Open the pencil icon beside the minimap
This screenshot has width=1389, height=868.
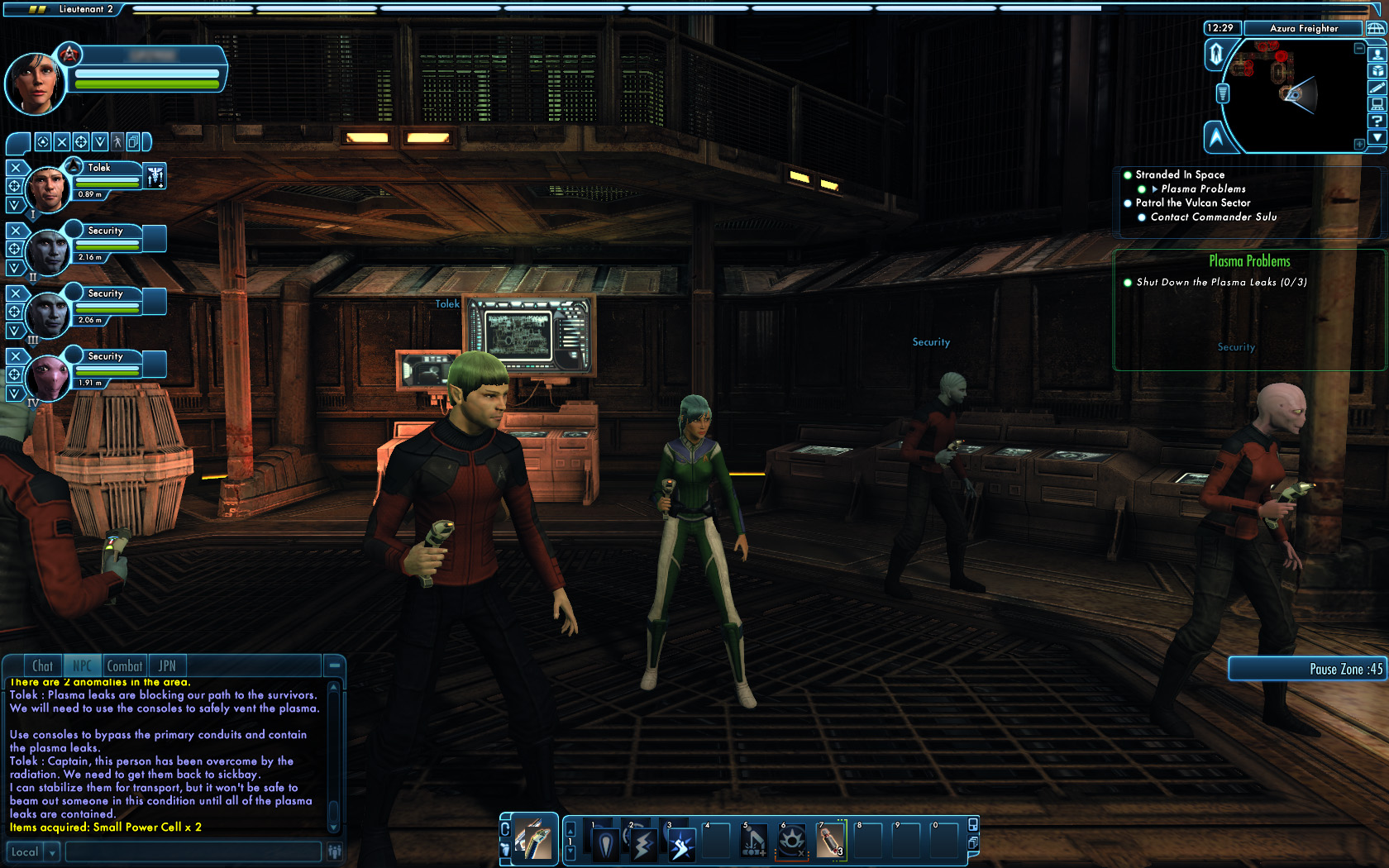coord(1377,88)
